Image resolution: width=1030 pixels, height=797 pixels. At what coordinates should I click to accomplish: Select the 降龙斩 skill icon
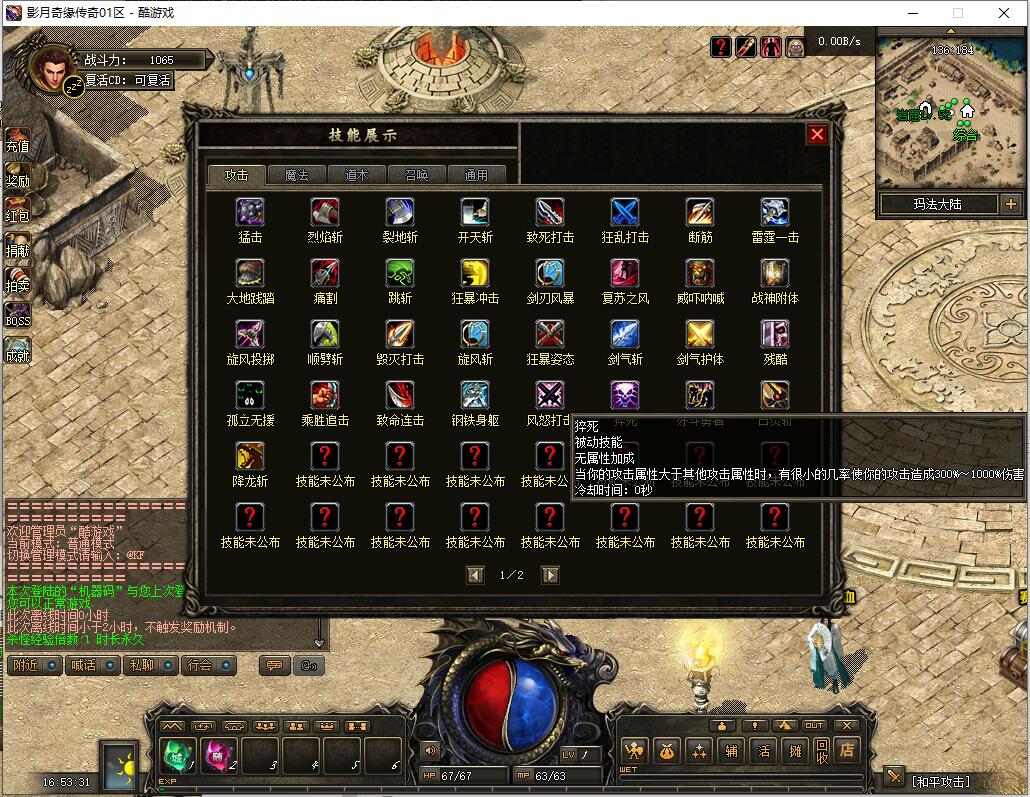point(250,456)
